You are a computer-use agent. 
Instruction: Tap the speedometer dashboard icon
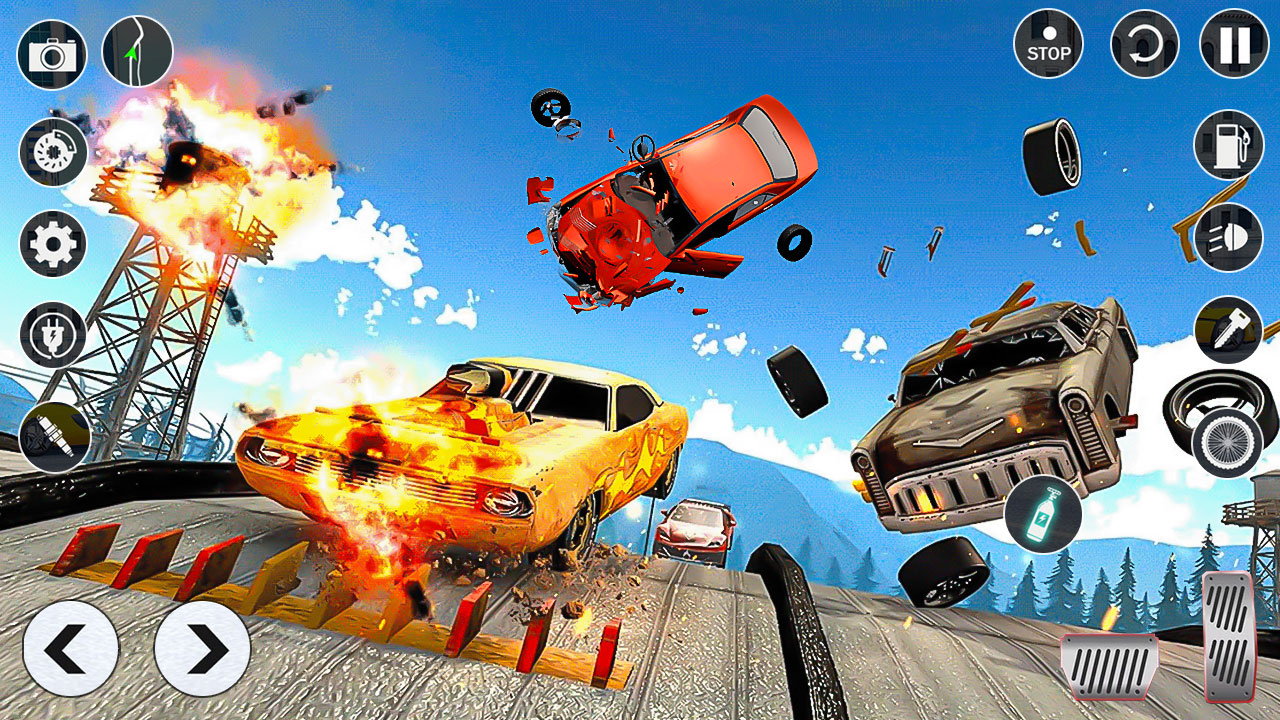55,155
